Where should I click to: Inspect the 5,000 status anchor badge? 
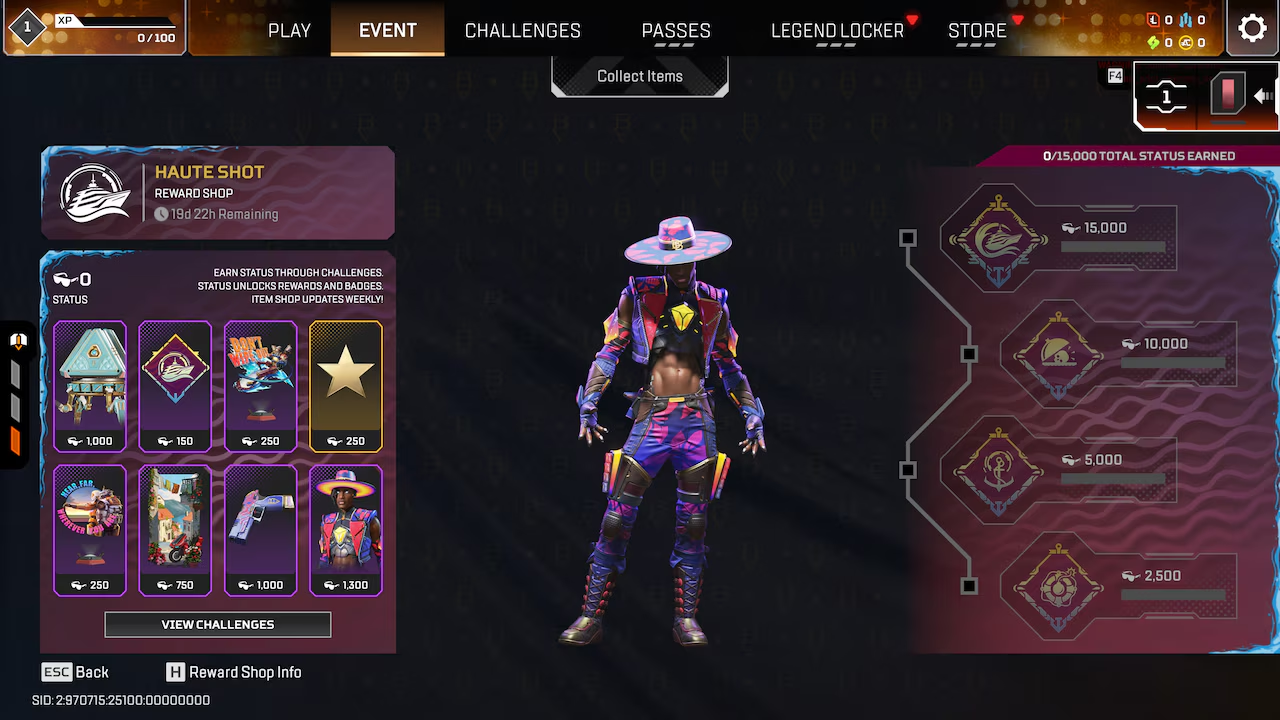click(x=998, y=470)
